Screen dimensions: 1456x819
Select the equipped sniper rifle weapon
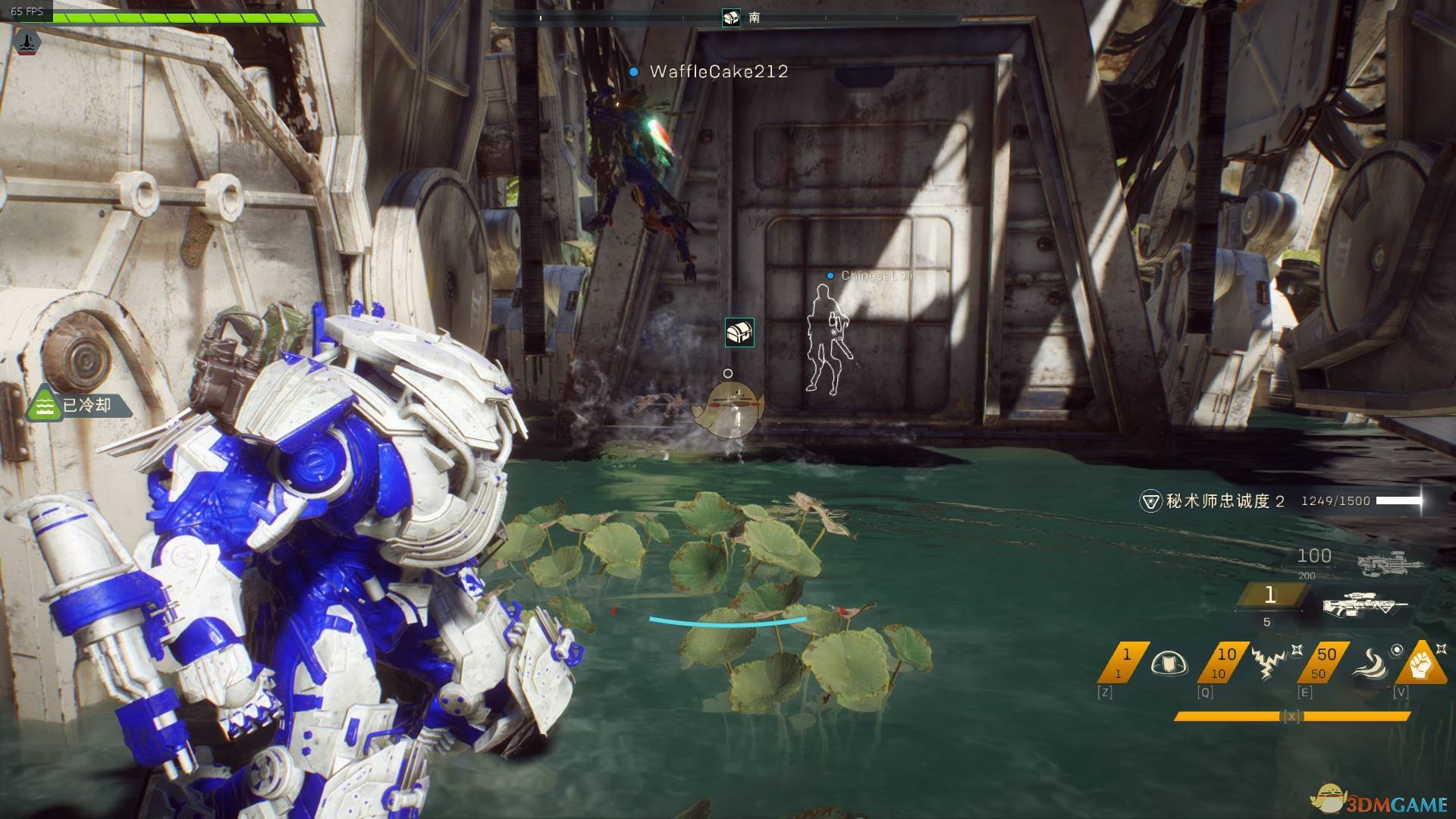[x=1365, y=605]
